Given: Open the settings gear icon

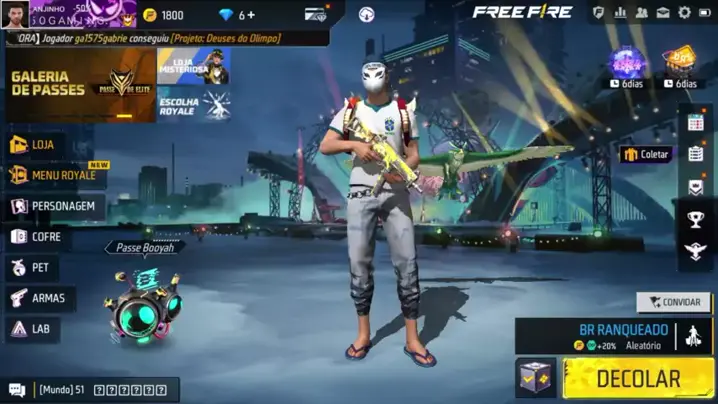Looking at the screenshot, I should [x=684, y=12].
